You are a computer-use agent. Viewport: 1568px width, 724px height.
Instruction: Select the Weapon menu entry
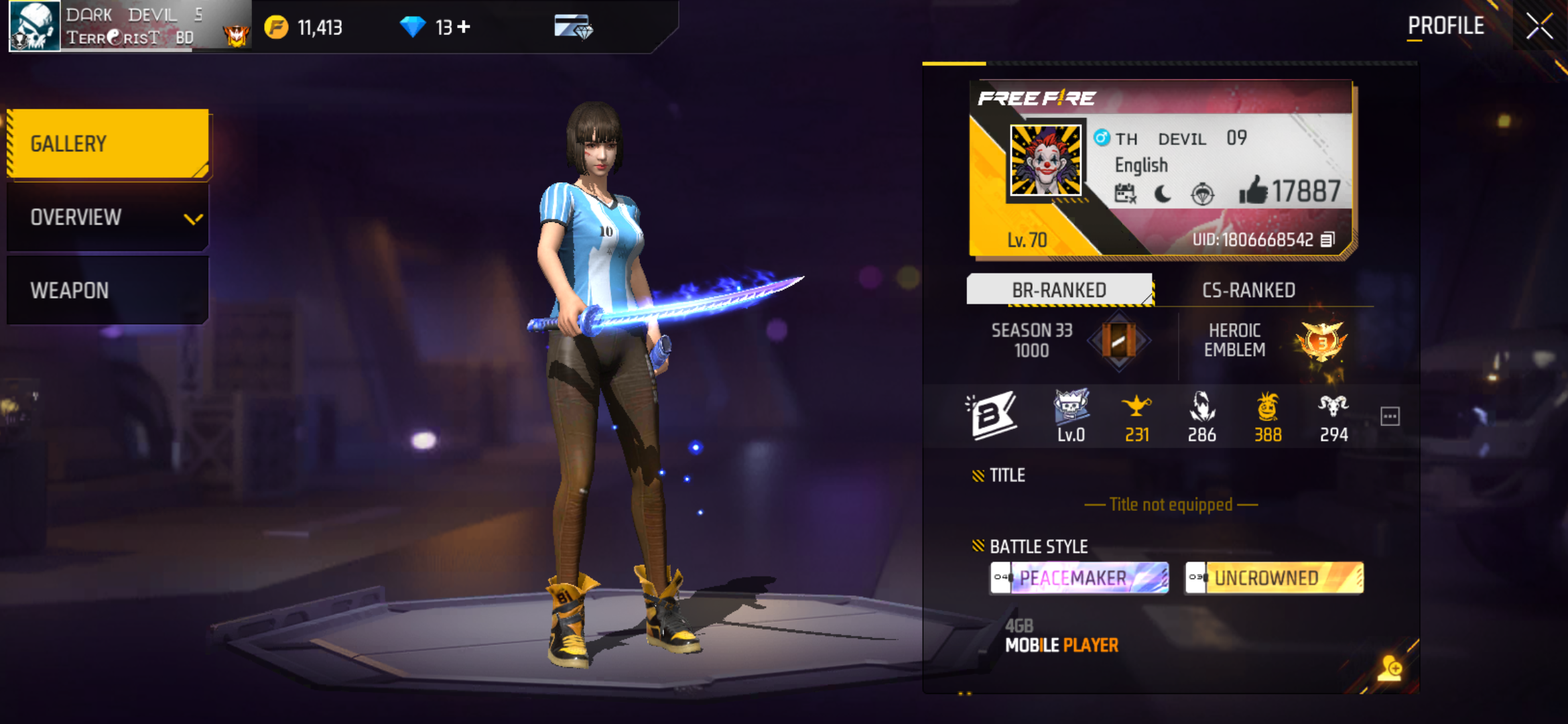[109, 290]
